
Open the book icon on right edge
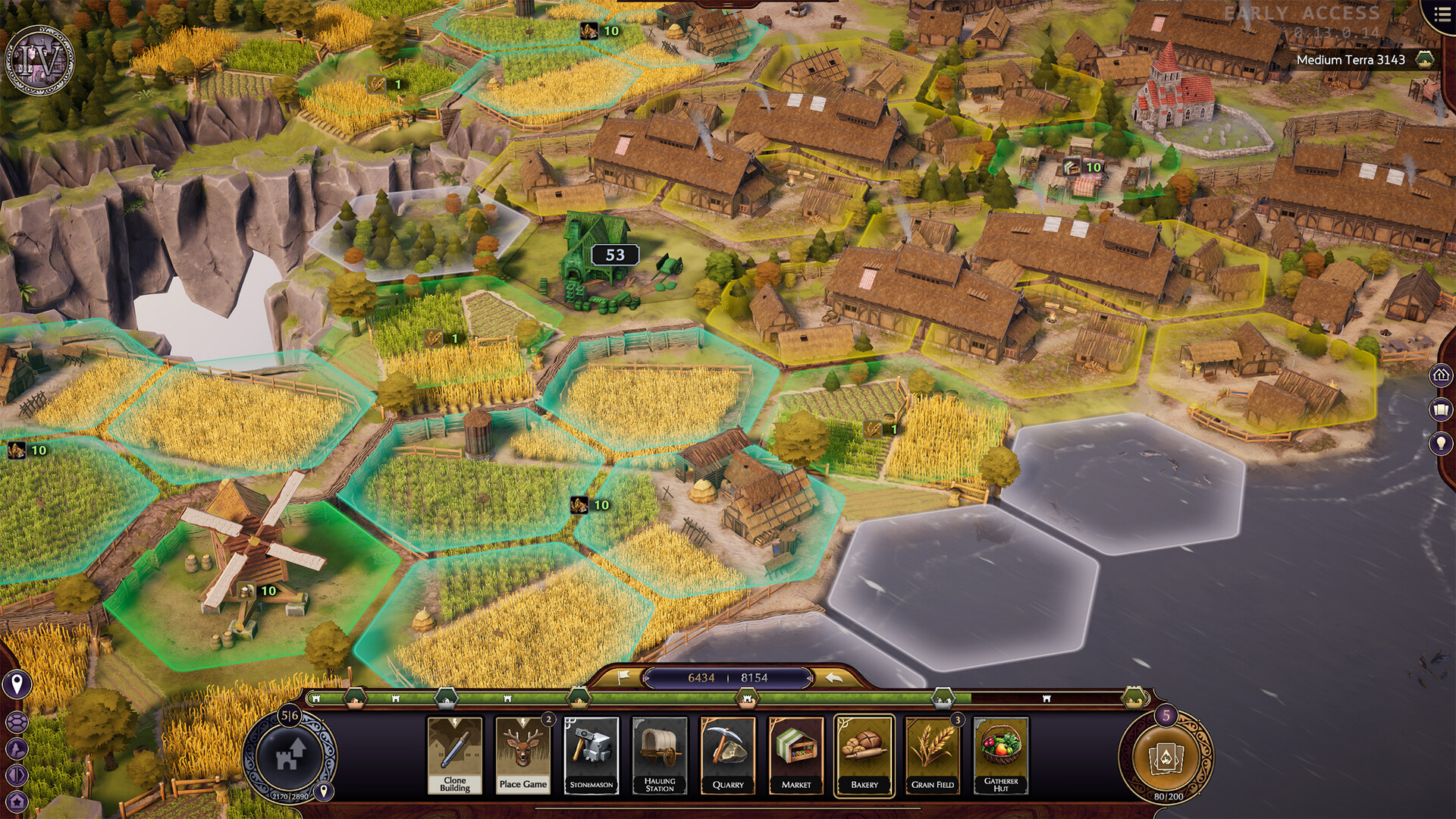(x=1440, y=410)
